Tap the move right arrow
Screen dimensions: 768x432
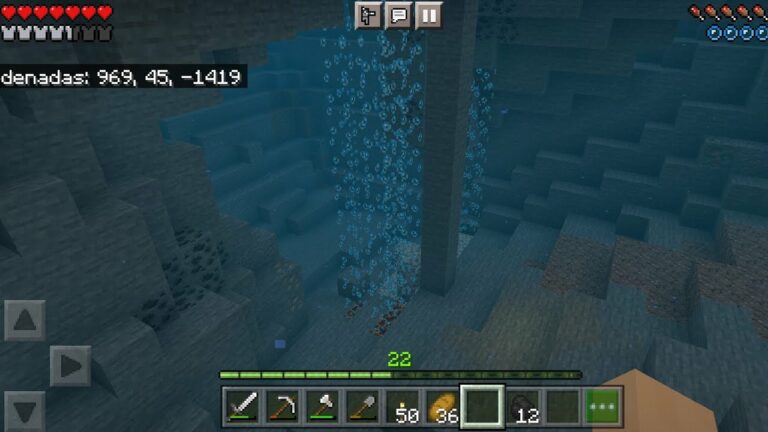(x=70, y=366)
